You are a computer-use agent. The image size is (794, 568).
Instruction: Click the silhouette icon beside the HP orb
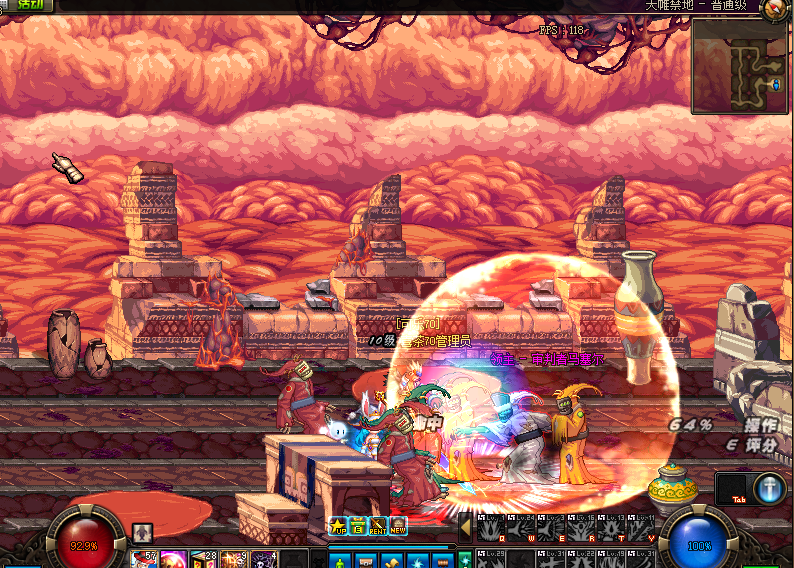142,532
